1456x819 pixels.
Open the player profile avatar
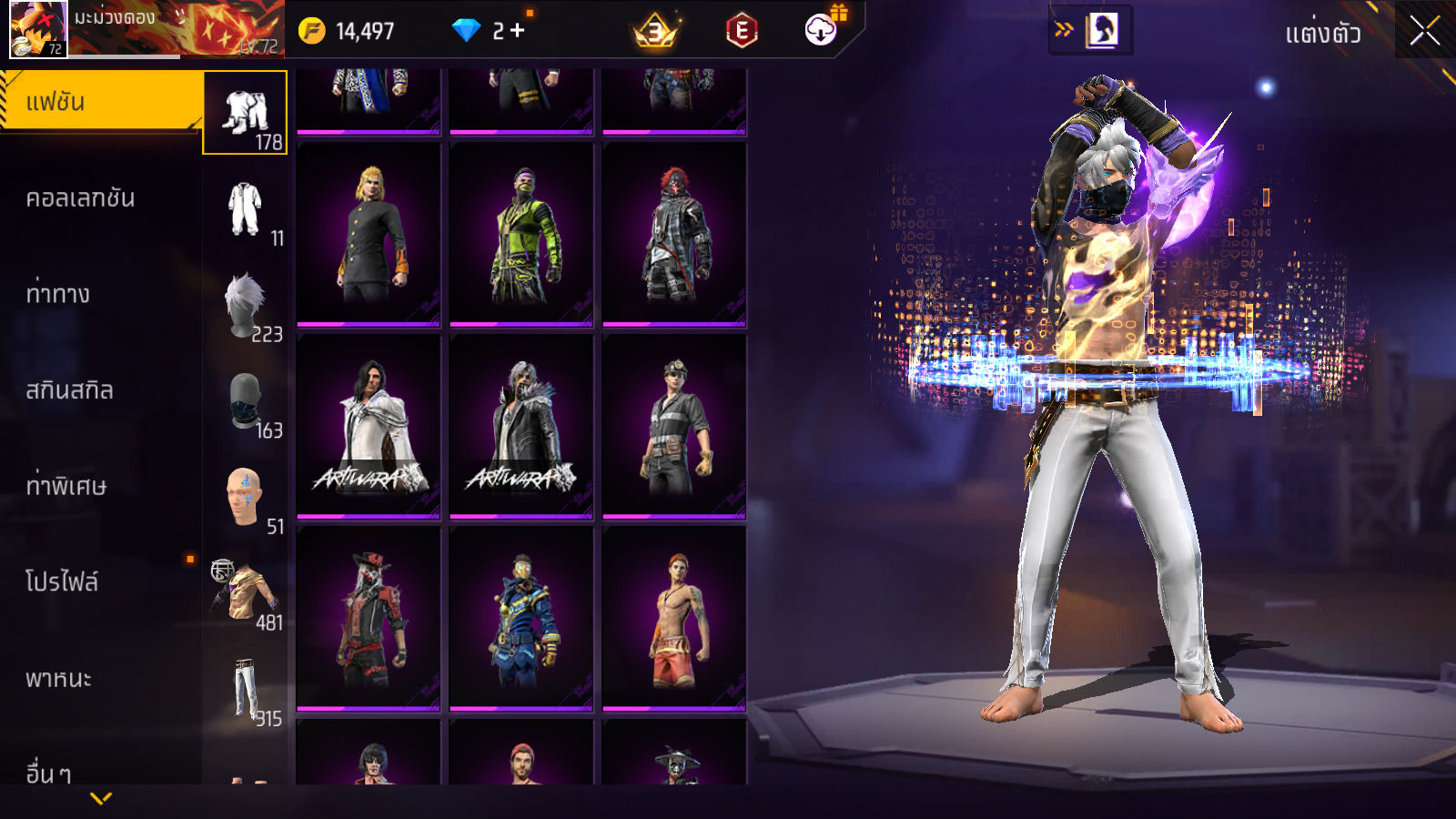(x=38, y=29)
